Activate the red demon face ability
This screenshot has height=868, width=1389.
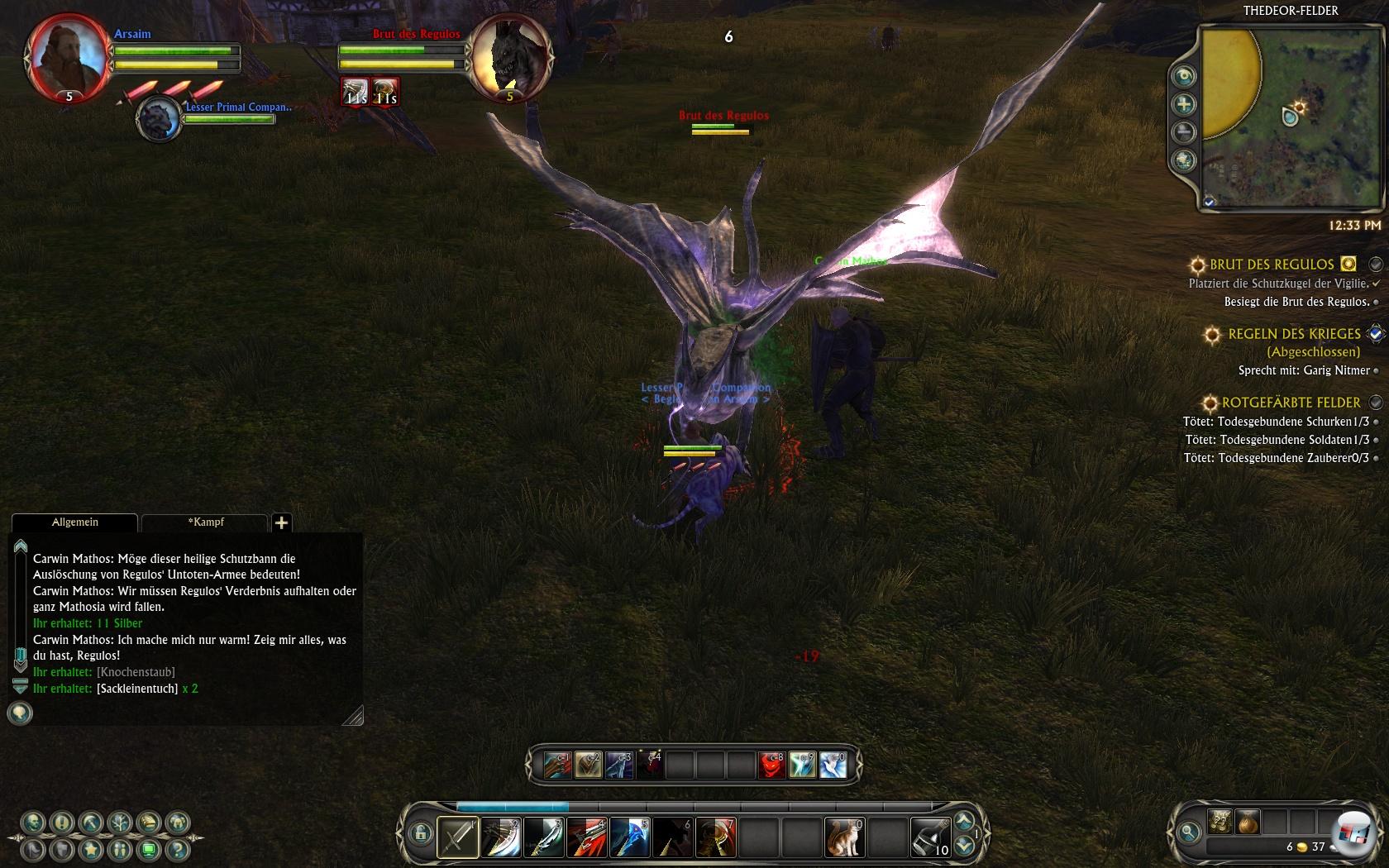771,765
